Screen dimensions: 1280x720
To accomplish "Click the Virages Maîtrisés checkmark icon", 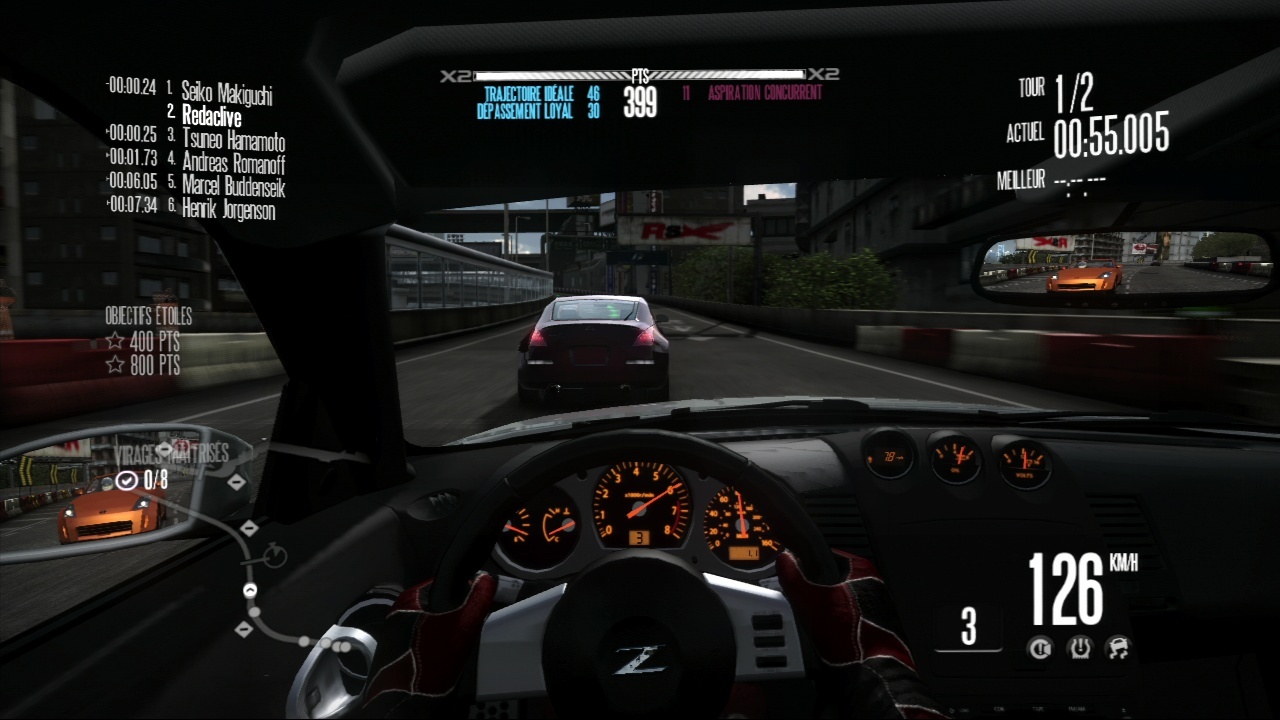I will [127, 481].
